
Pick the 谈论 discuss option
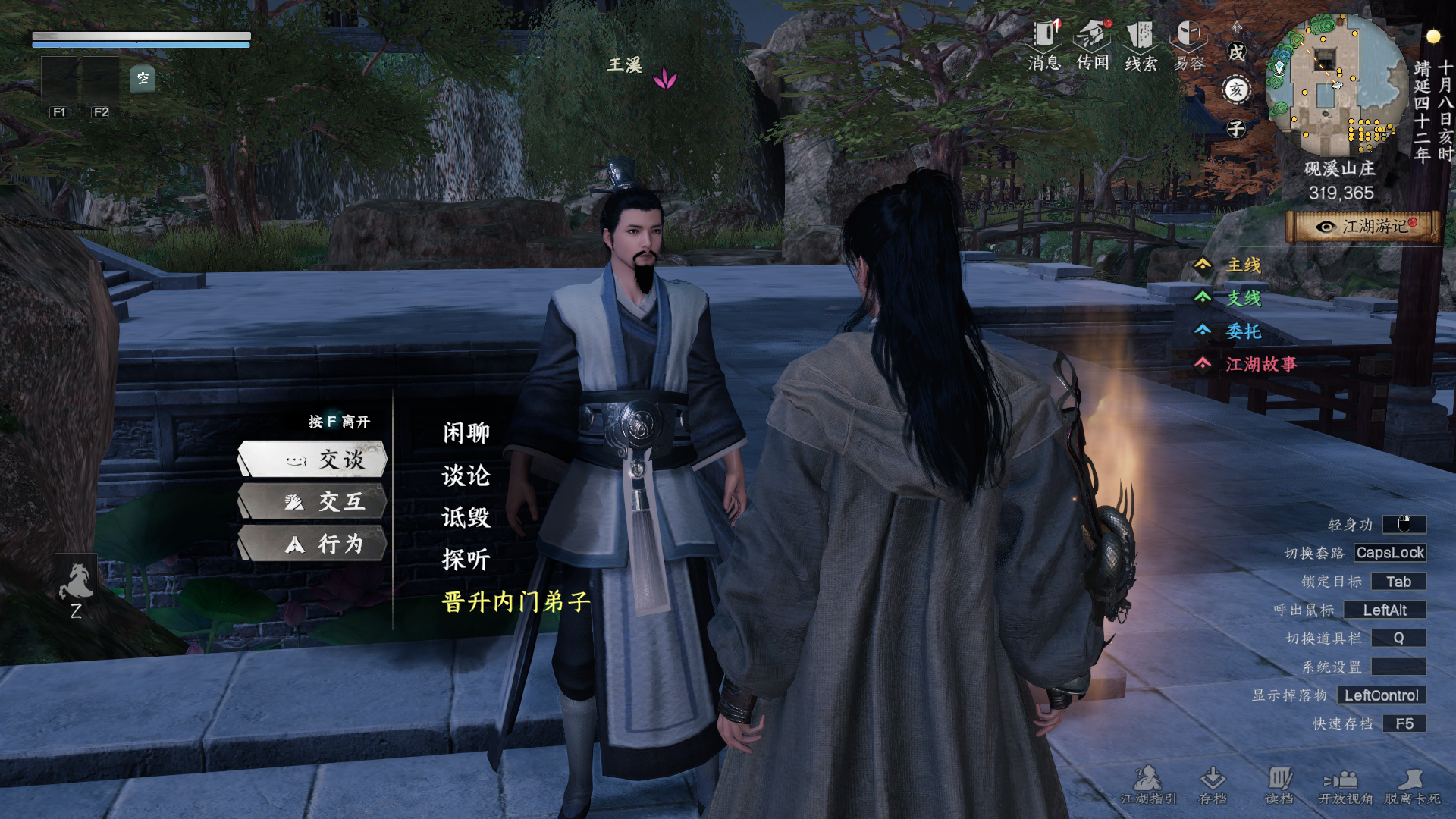click(x=466, y=475)
